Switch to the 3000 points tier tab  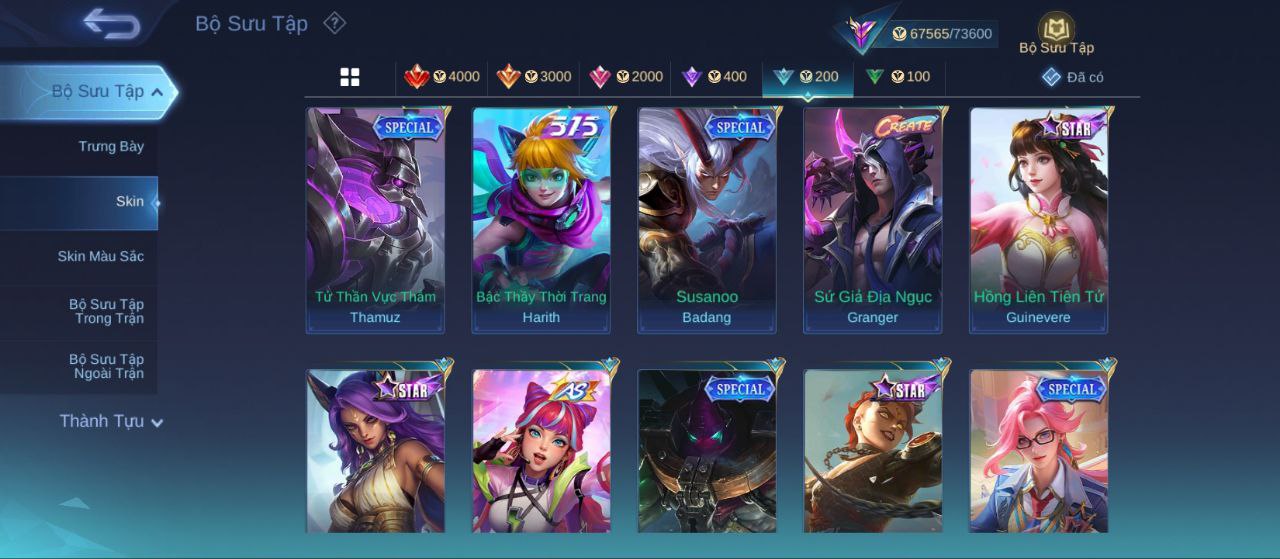coord(534,77)
